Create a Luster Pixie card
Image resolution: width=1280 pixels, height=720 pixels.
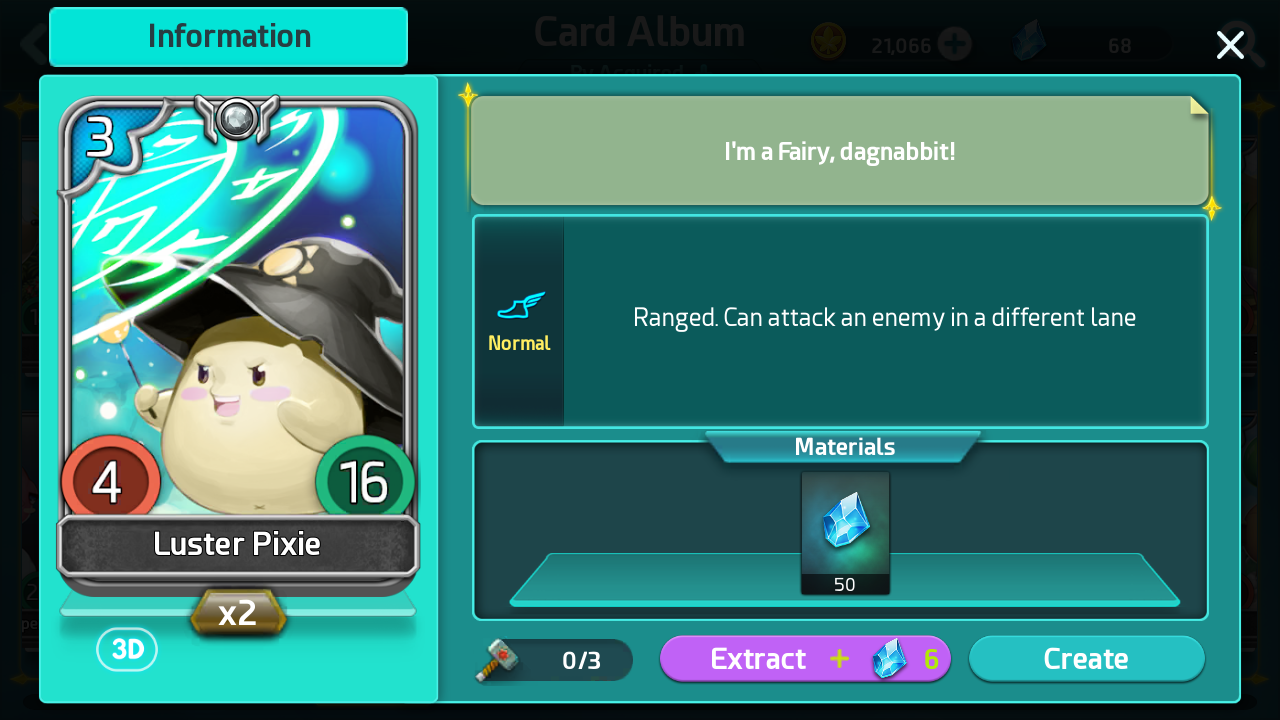click(1086, 659)
